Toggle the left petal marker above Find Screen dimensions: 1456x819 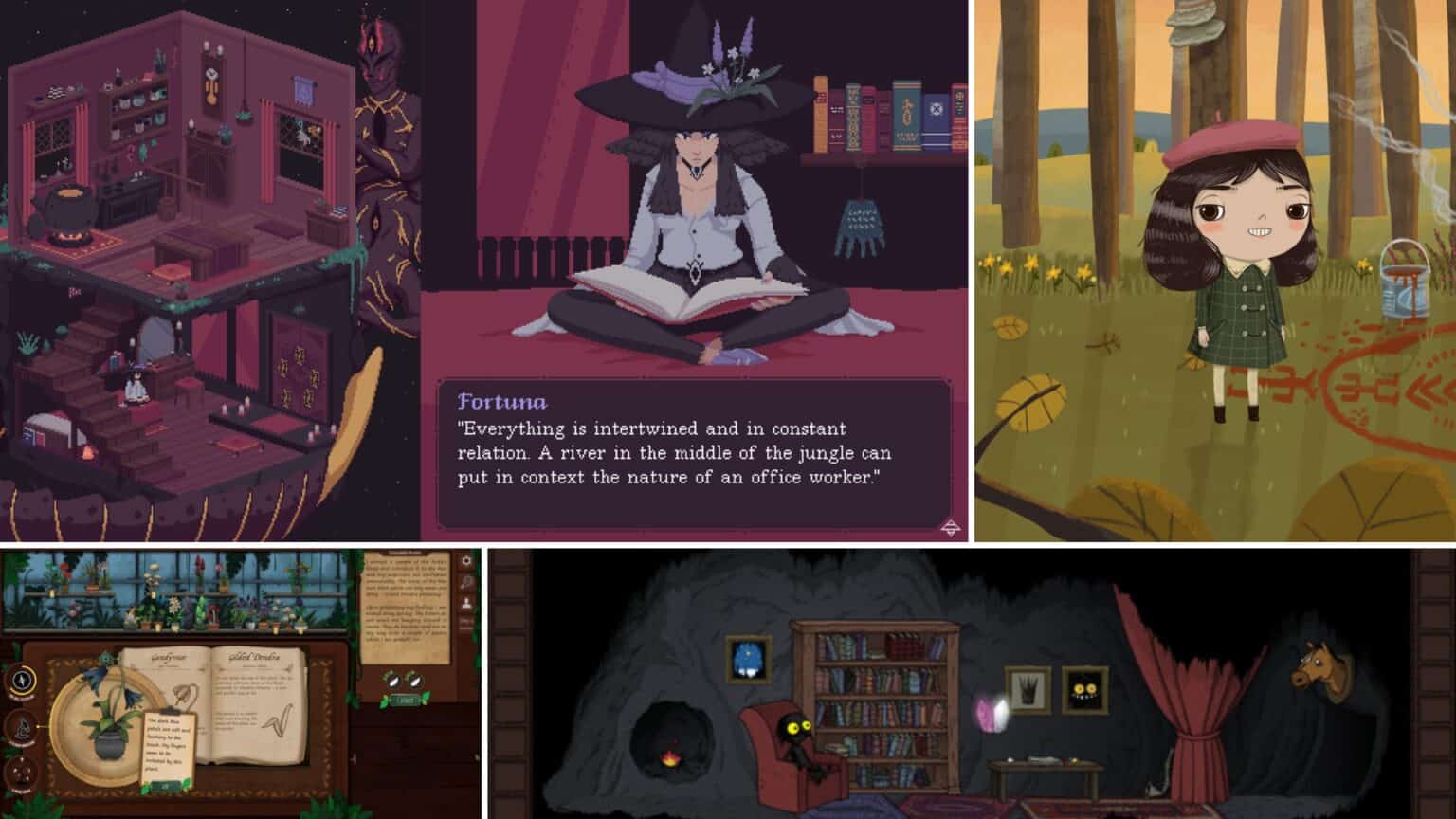(x=392, y=682)
